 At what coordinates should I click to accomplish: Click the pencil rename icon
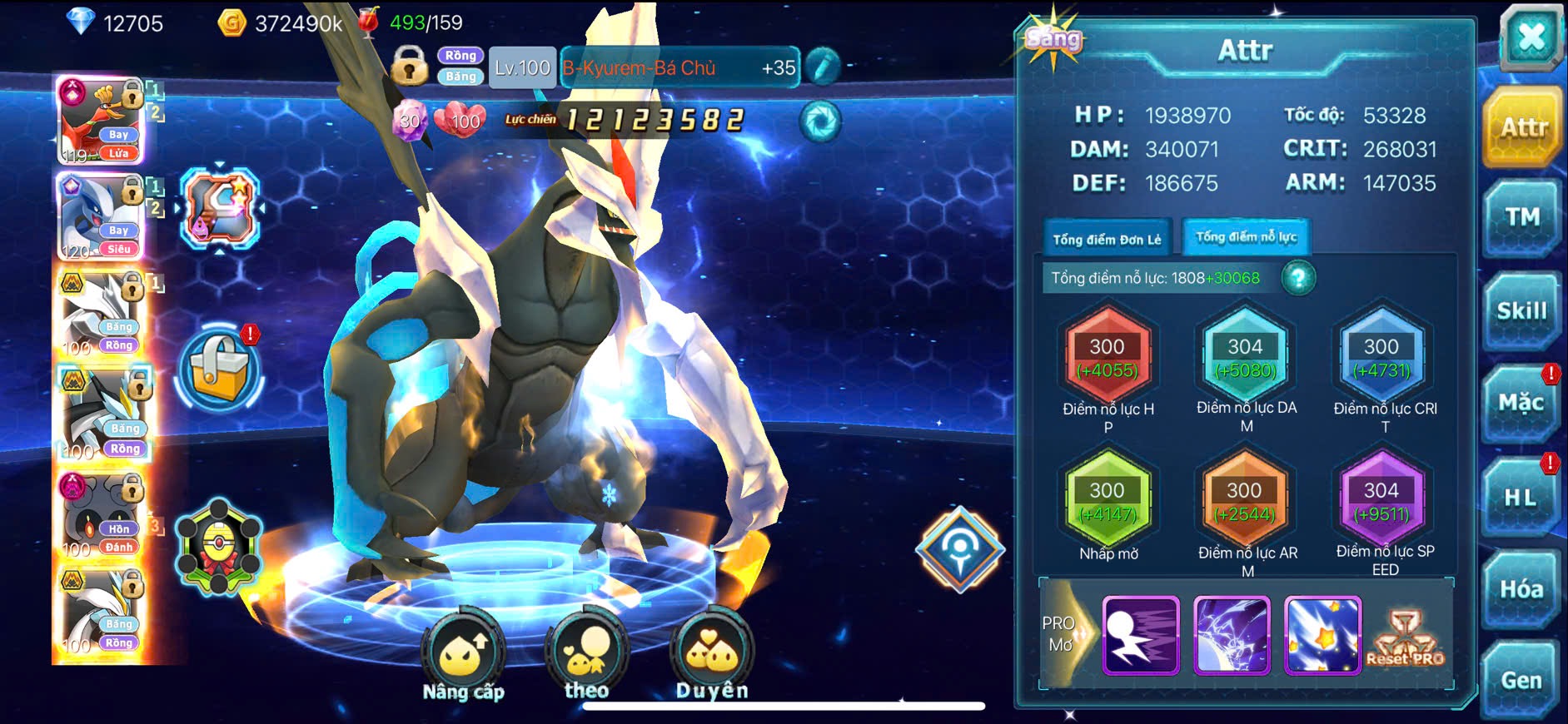[823, 67]
